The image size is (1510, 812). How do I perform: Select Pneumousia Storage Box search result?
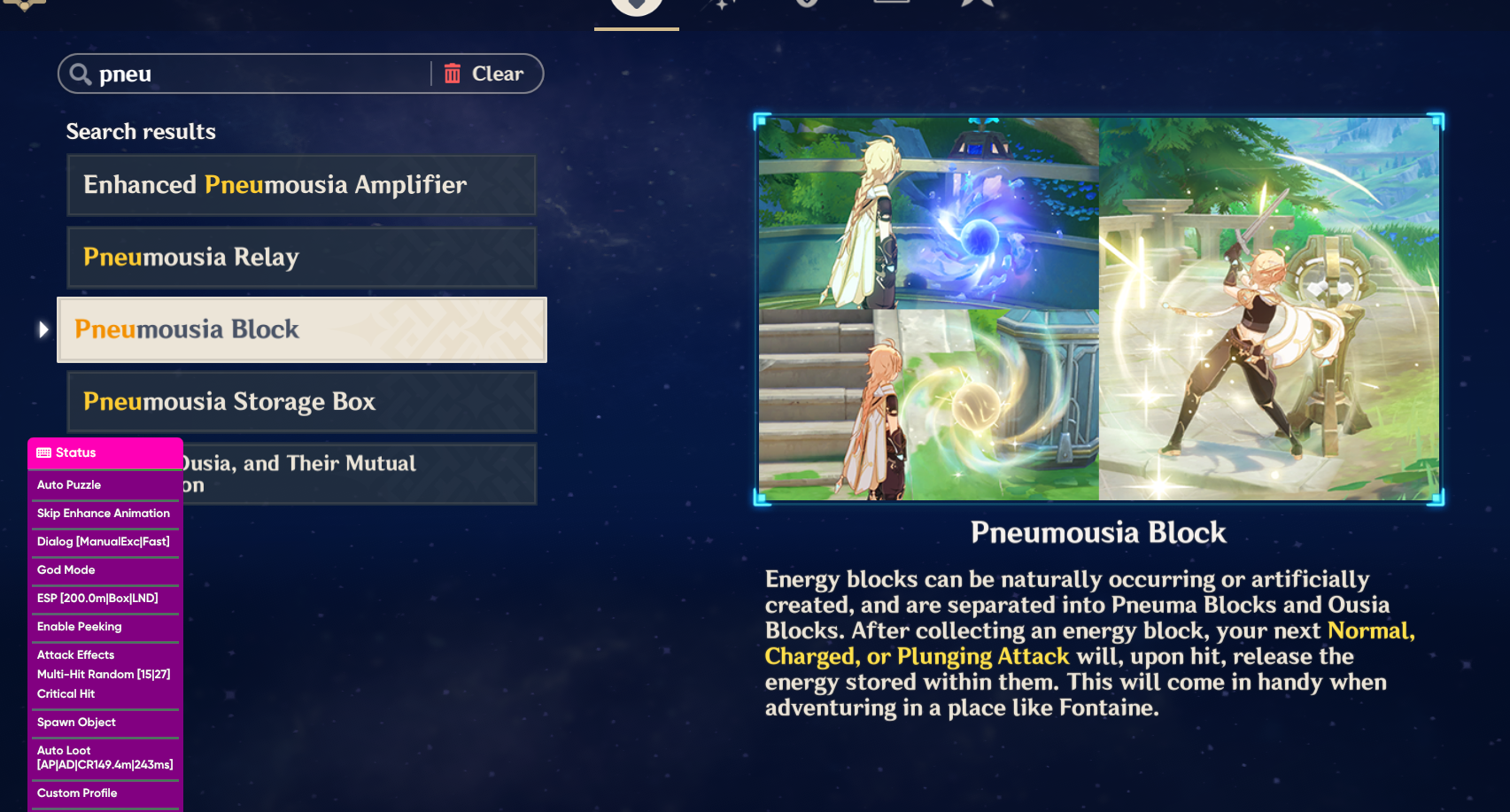point(301,402)
